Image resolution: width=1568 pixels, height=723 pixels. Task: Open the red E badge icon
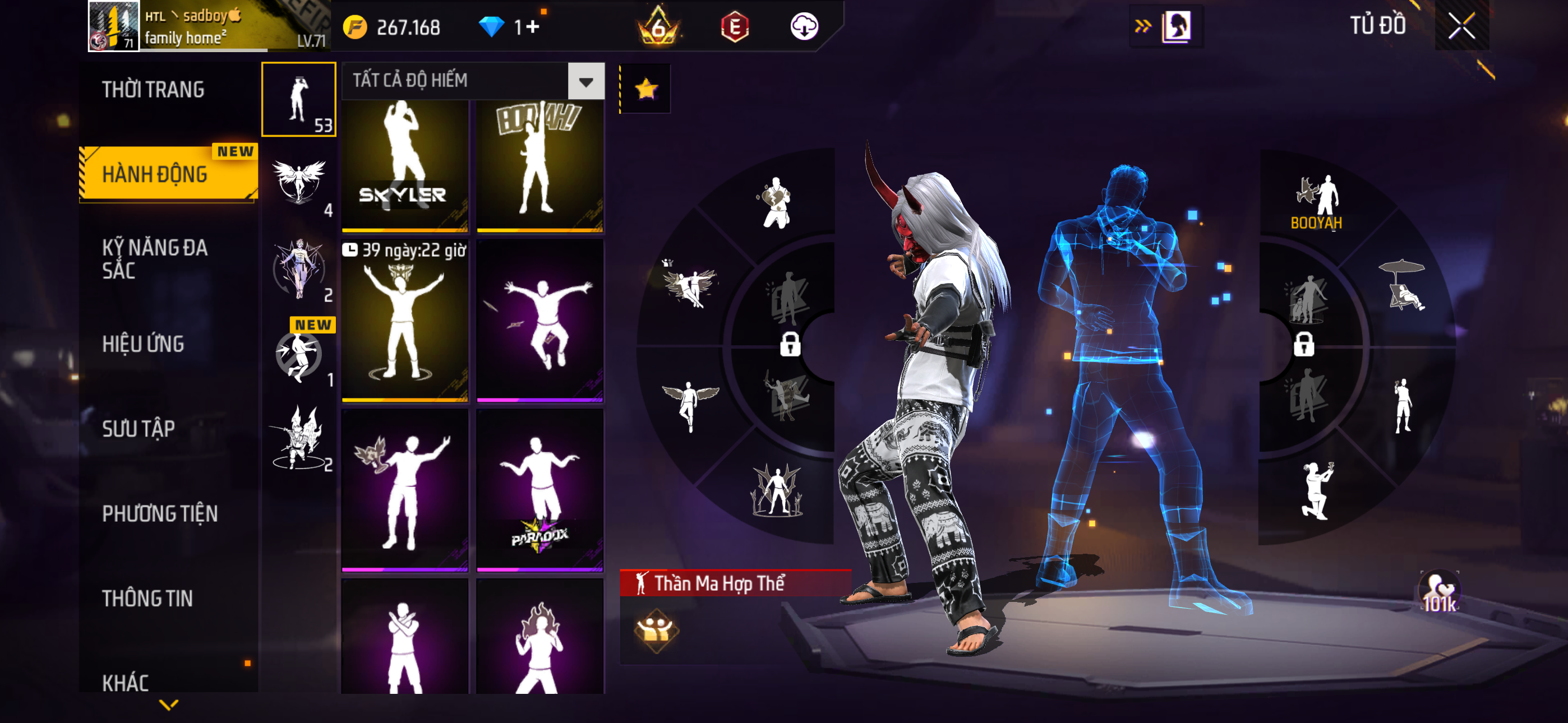click(735, 27)
